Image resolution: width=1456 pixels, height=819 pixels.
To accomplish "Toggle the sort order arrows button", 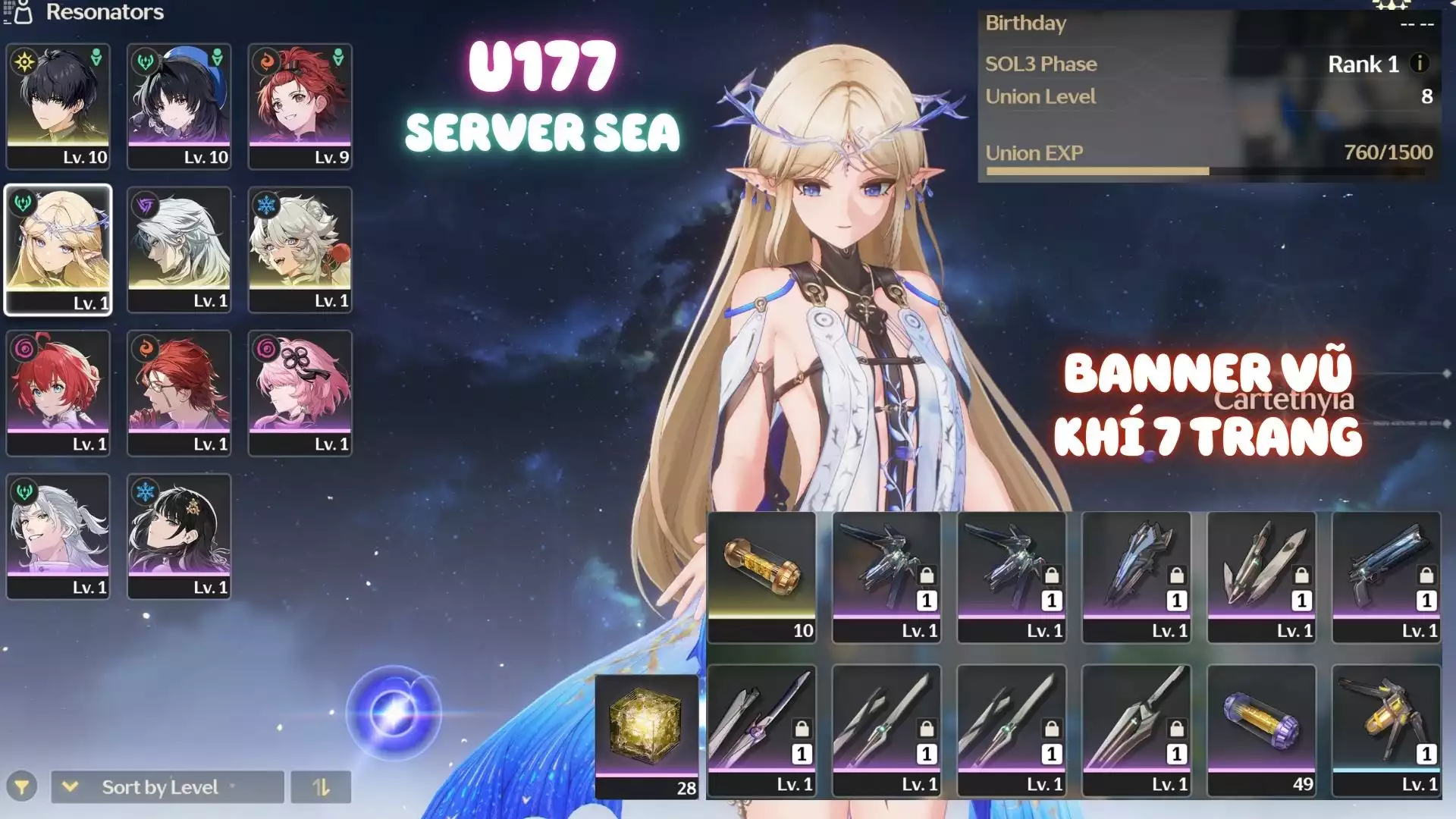I will coord(321,787).
